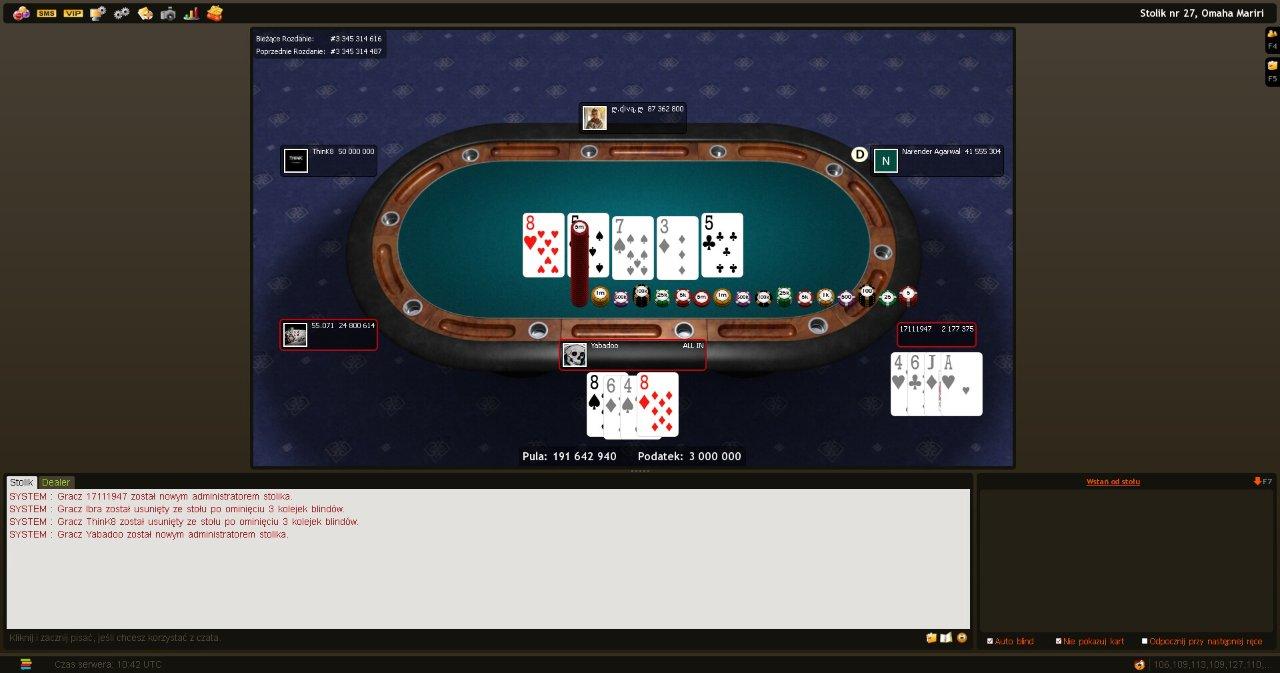Open player Yabadoo's seat panel
Viewport: 1280px width, 673px height.
pyautogui.click(x=632, y=355)
